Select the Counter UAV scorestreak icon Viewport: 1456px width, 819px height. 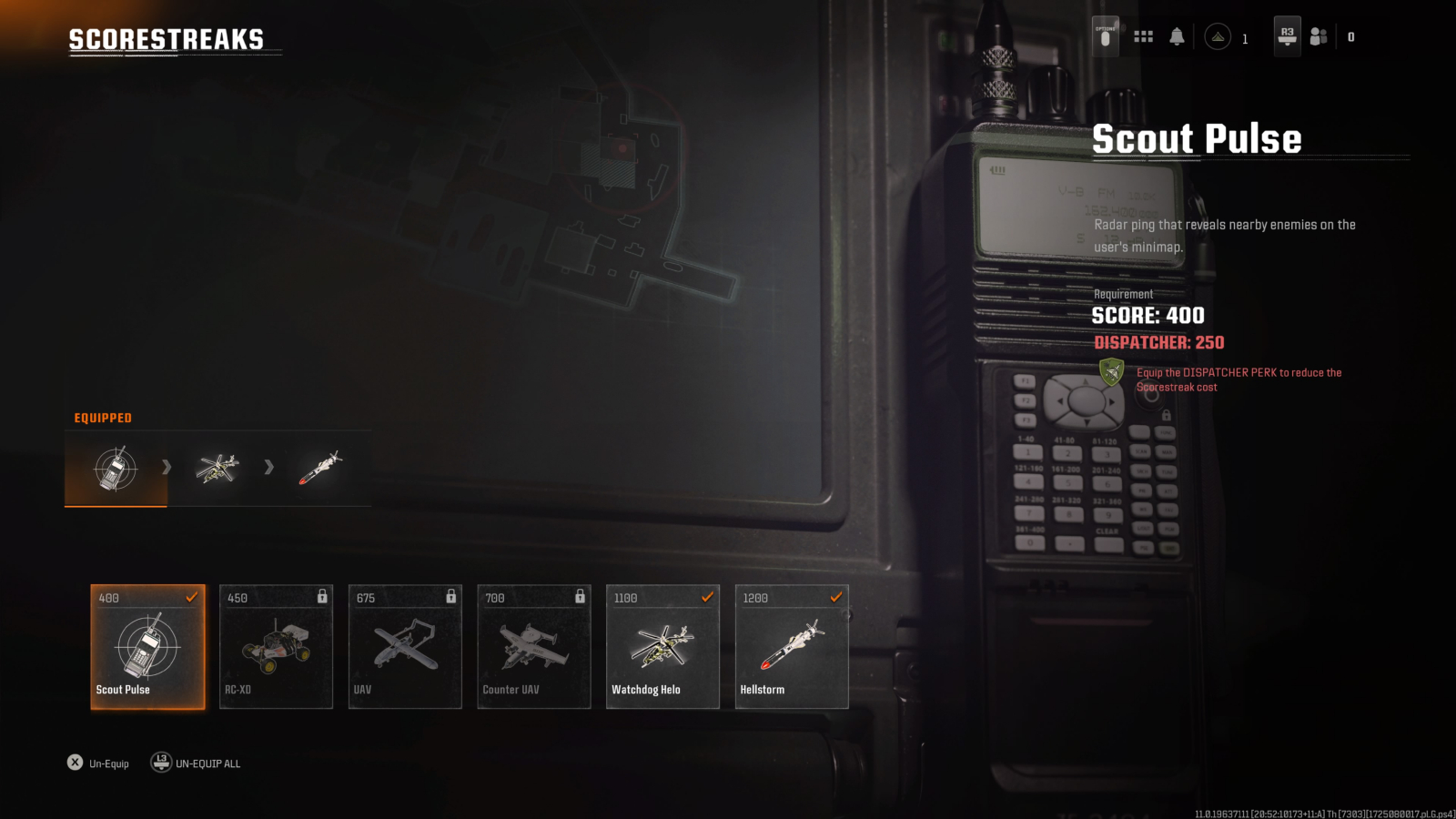pyautogui.click(x=533, y=646)
